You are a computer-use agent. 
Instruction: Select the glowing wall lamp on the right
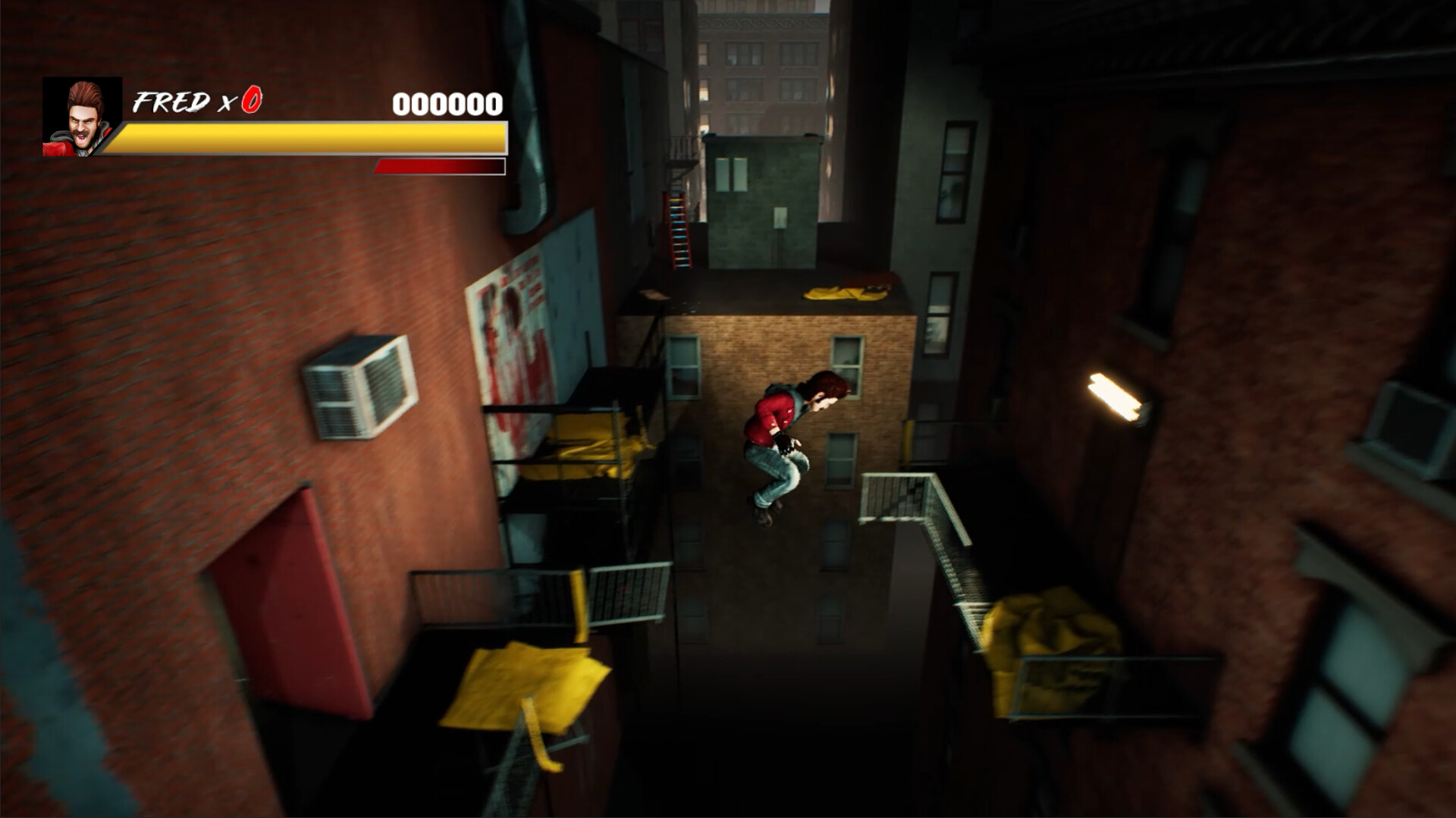pyautogui.click(x=1111, y=394)
